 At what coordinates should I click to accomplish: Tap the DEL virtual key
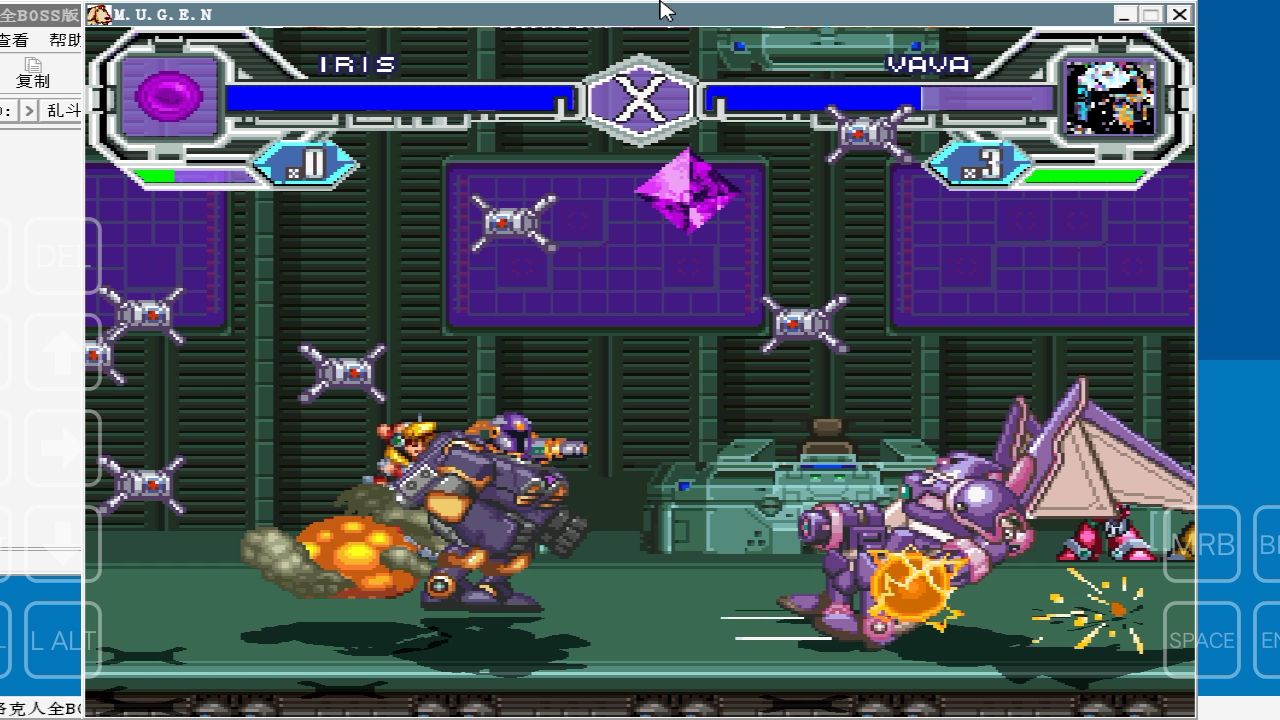coord(62,256)
